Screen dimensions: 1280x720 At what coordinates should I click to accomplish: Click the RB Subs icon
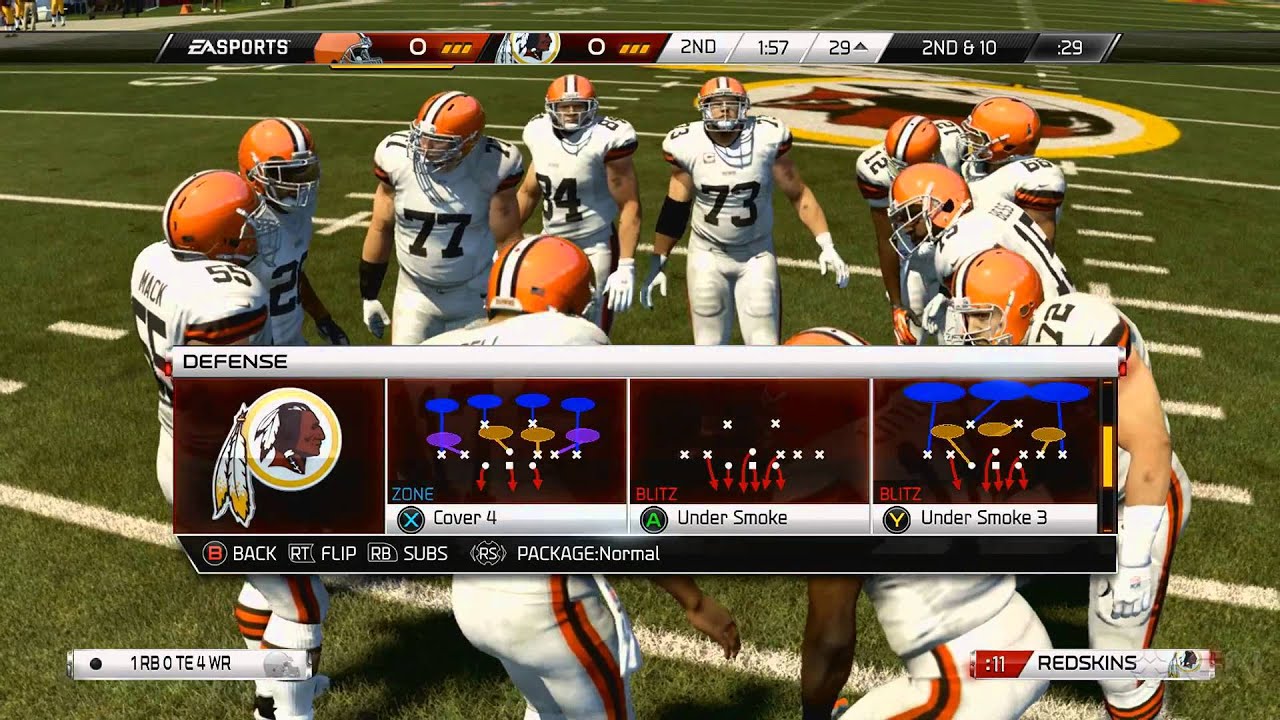[x=381, y=553]
